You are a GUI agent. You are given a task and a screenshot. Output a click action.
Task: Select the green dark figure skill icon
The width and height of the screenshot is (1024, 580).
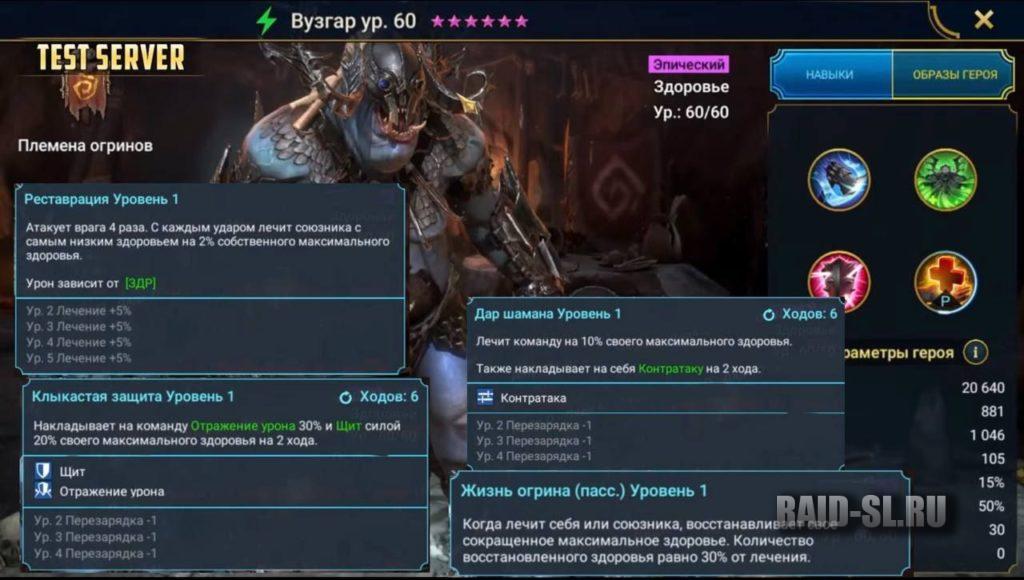(945, 180)
